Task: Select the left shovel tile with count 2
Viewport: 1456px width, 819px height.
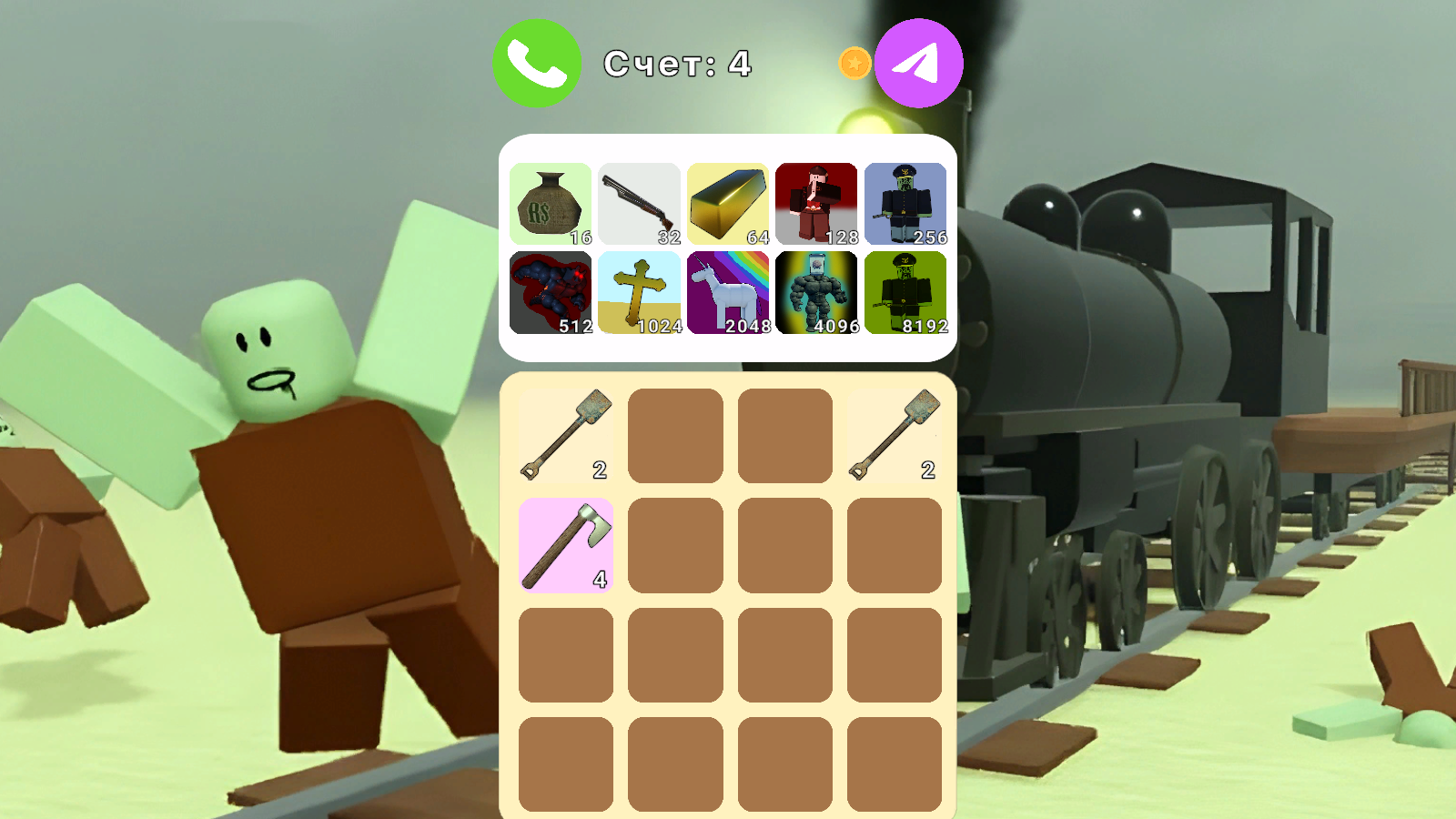Action: 566,433
